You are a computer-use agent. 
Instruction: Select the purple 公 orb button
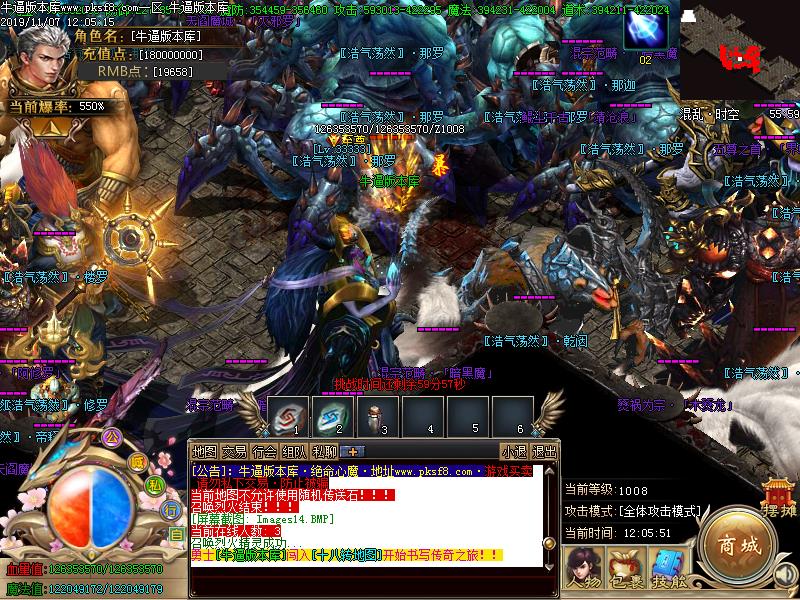pos(112,436)
